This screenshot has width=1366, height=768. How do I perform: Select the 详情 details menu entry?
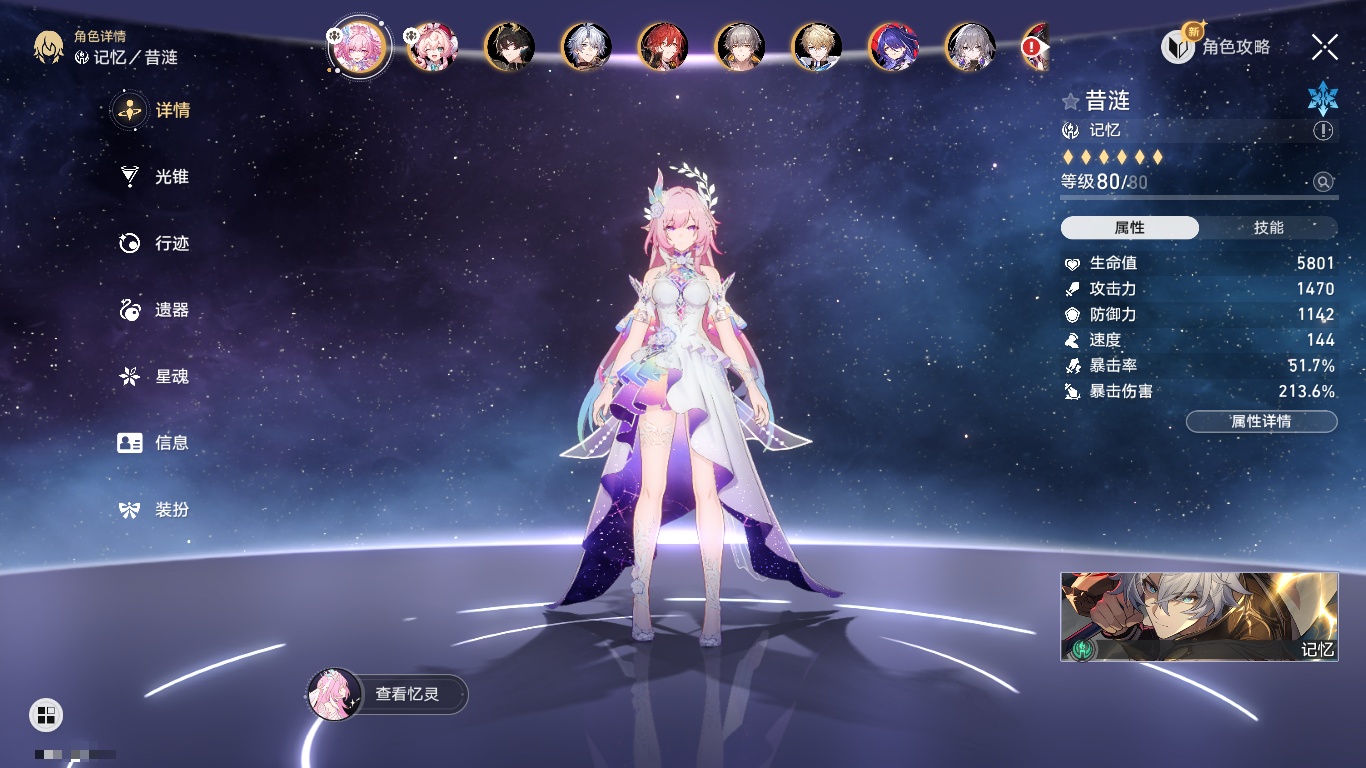pos(154,110)
